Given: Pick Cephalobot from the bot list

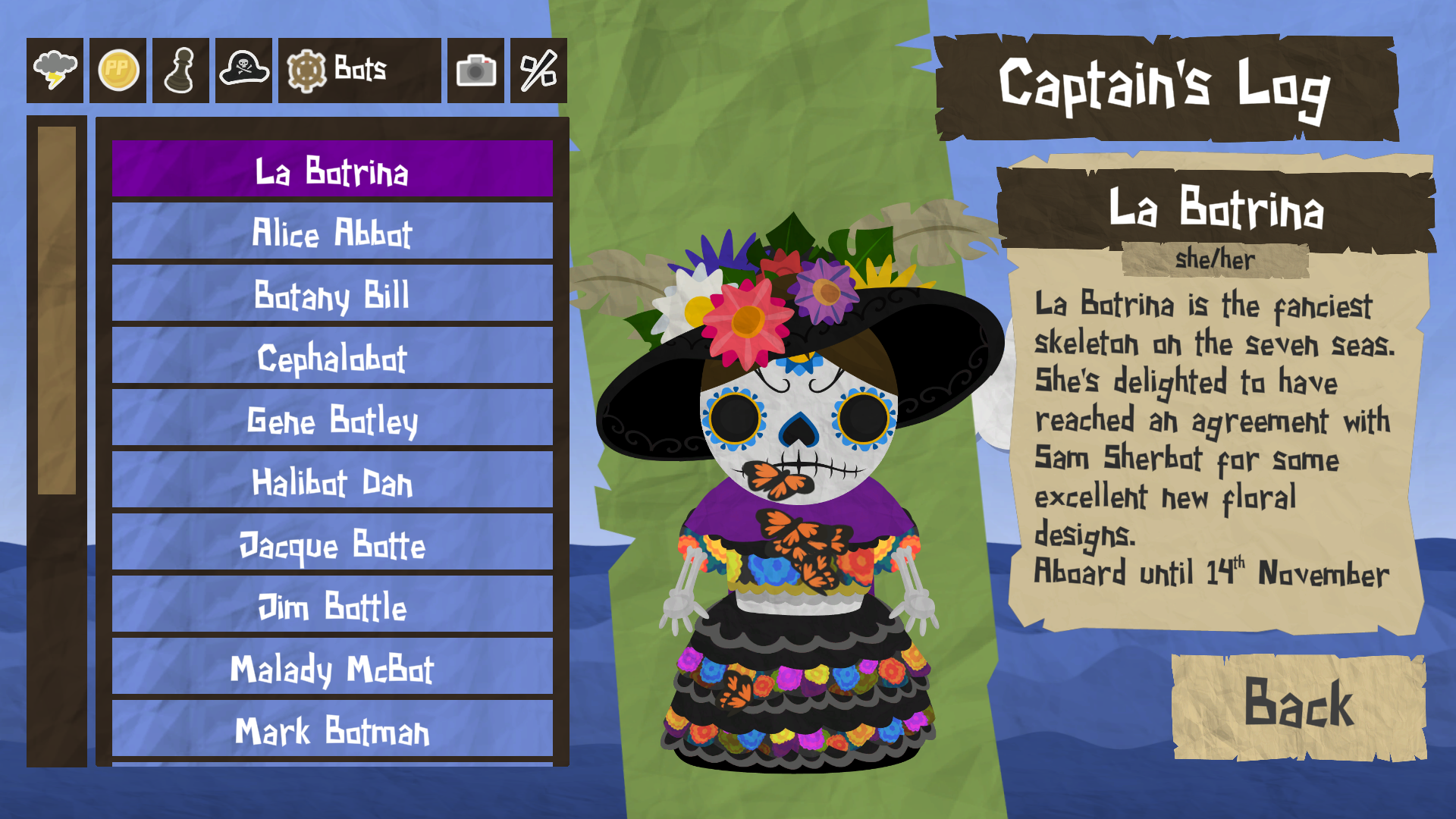Looking at the screenshot, I should [x=332, y=356].
